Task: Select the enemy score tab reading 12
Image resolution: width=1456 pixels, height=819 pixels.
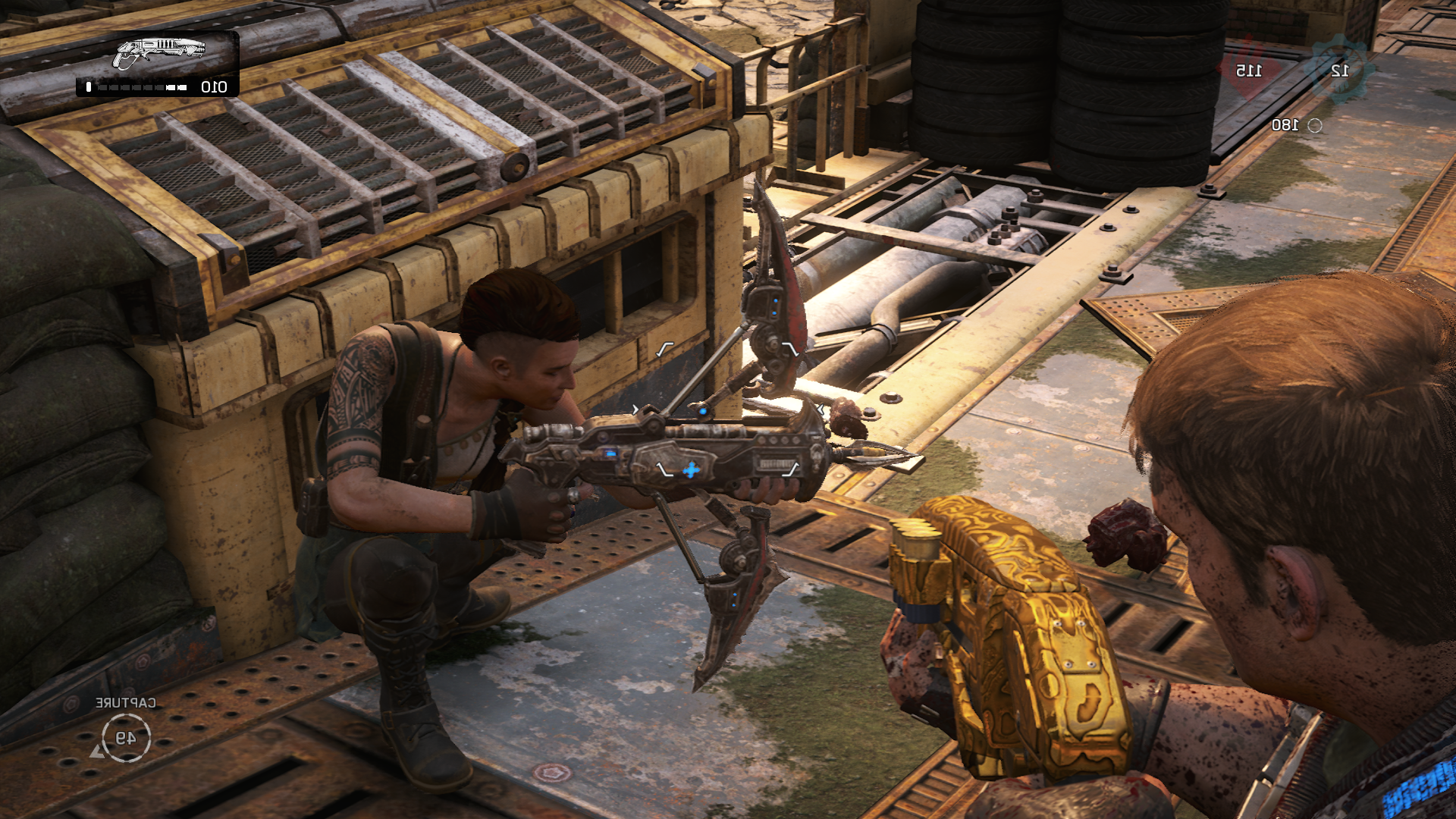Action: (1339, 70)
